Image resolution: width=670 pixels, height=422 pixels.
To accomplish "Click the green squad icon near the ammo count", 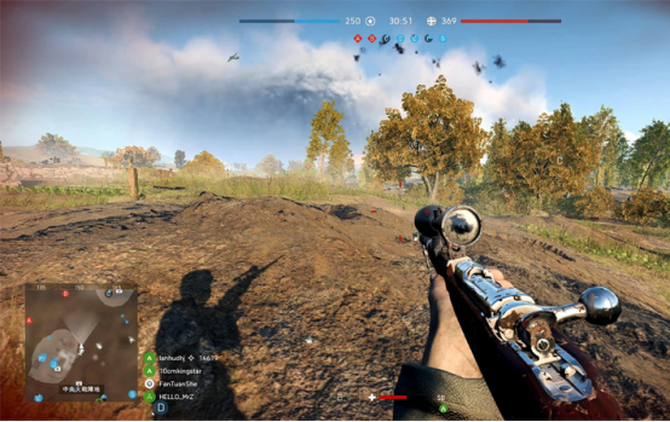I will [x=441, y=408].
